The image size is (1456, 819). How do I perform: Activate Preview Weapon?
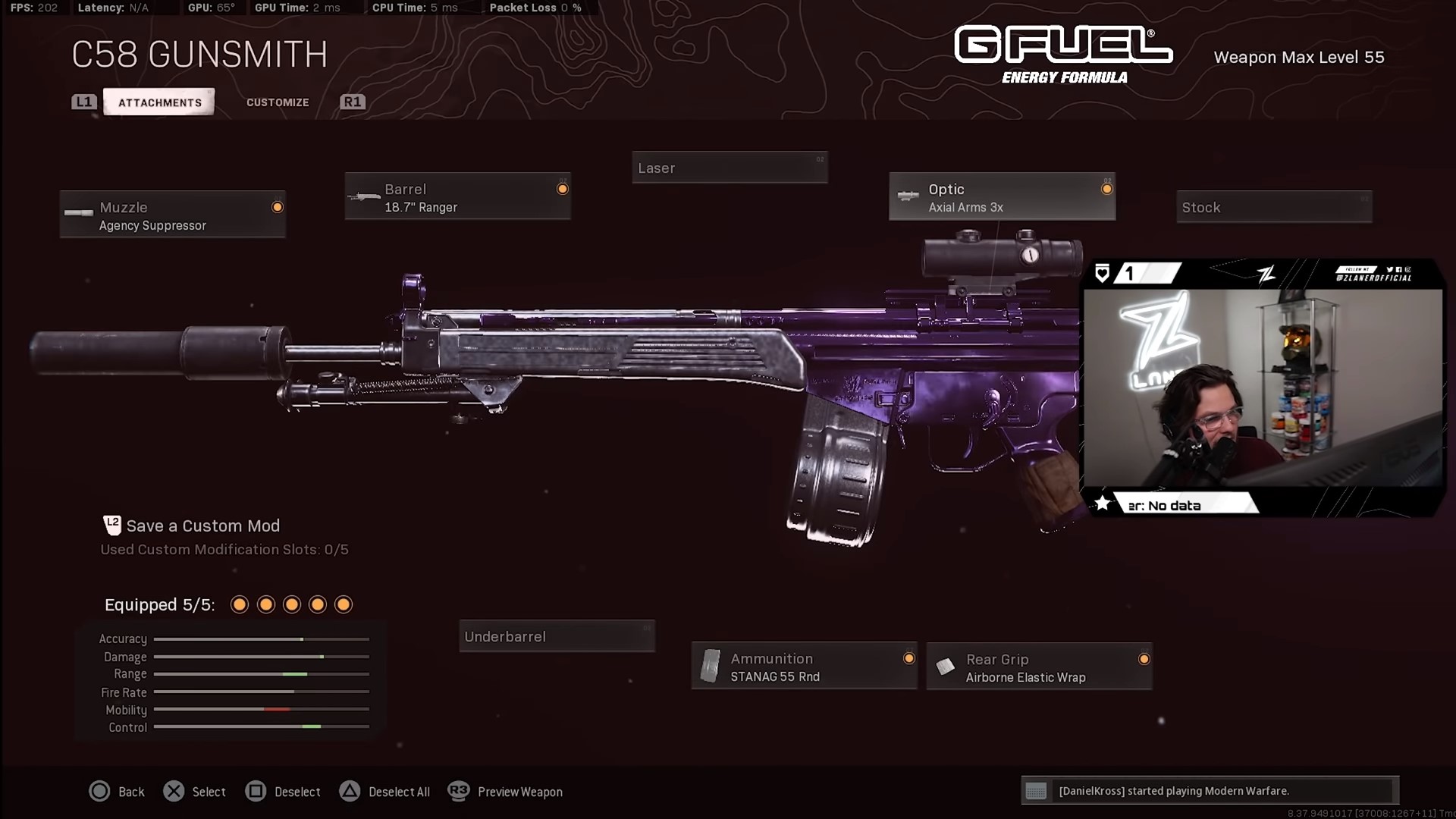(x=506, y=792)
